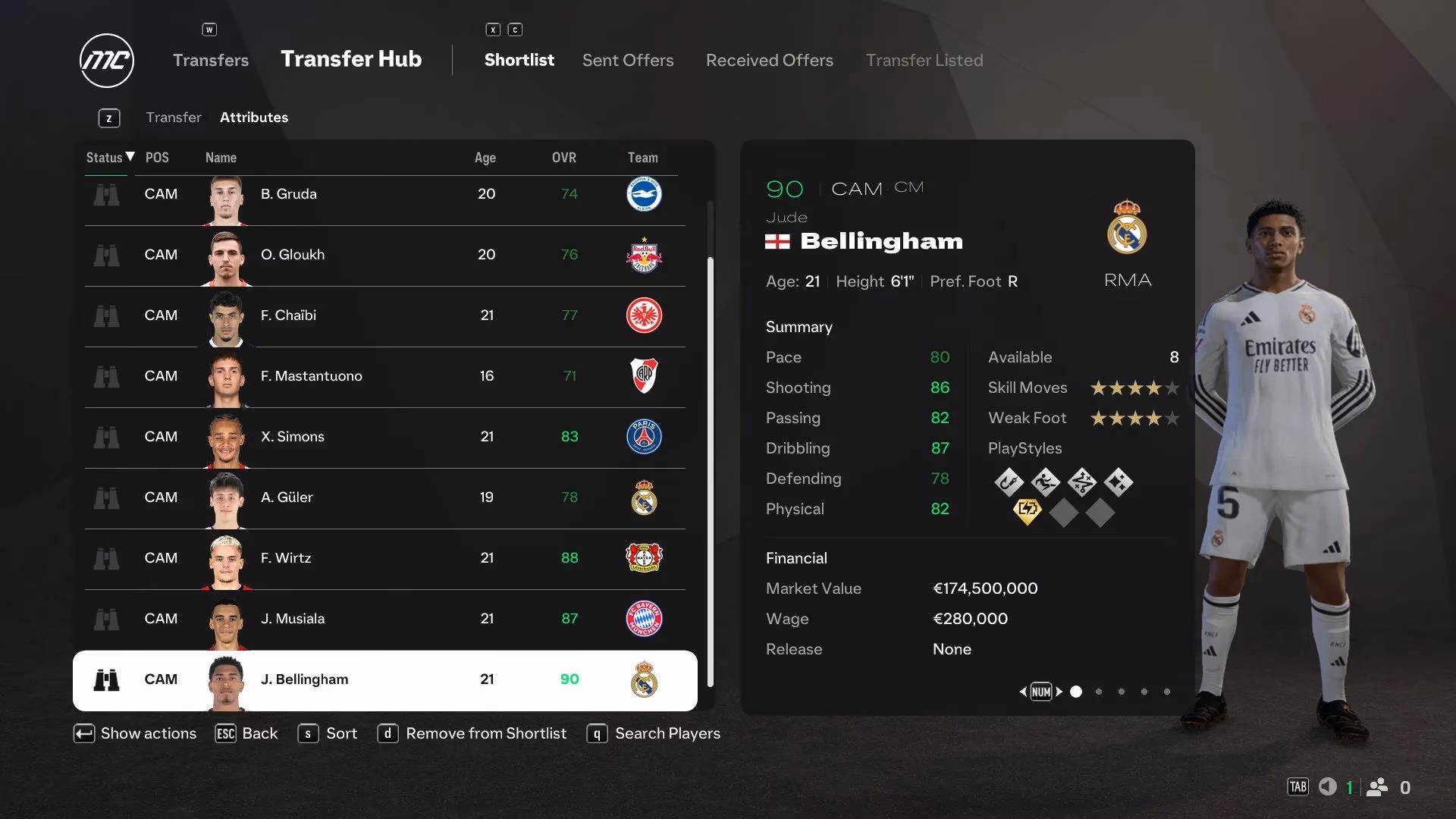Click the left page navigation arrow
The image size is (1456, 819).
pos(1023,692)
